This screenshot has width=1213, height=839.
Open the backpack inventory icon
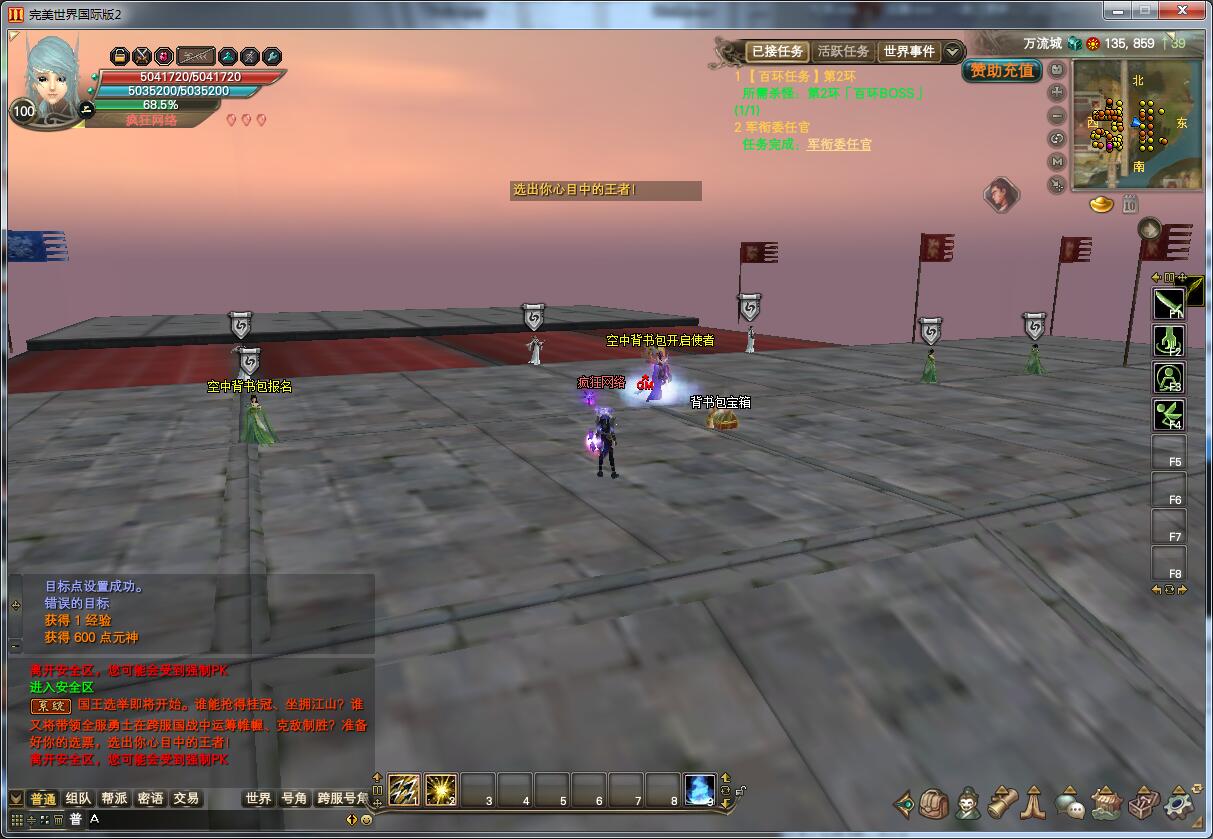[x=934, y=803]
